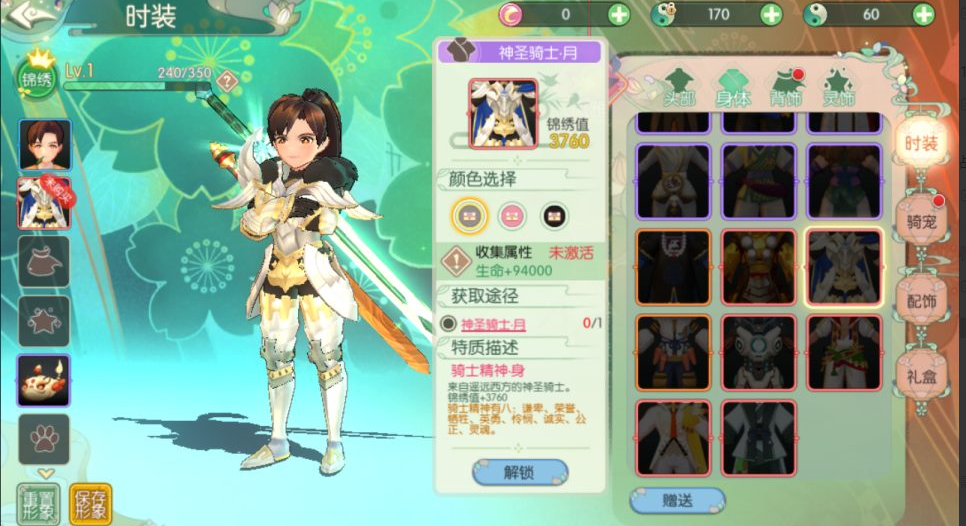This screenshot has width=966, height=526.
Task: Click the 神圣骑士·月 acquisition link
Action: coord(493,324)
